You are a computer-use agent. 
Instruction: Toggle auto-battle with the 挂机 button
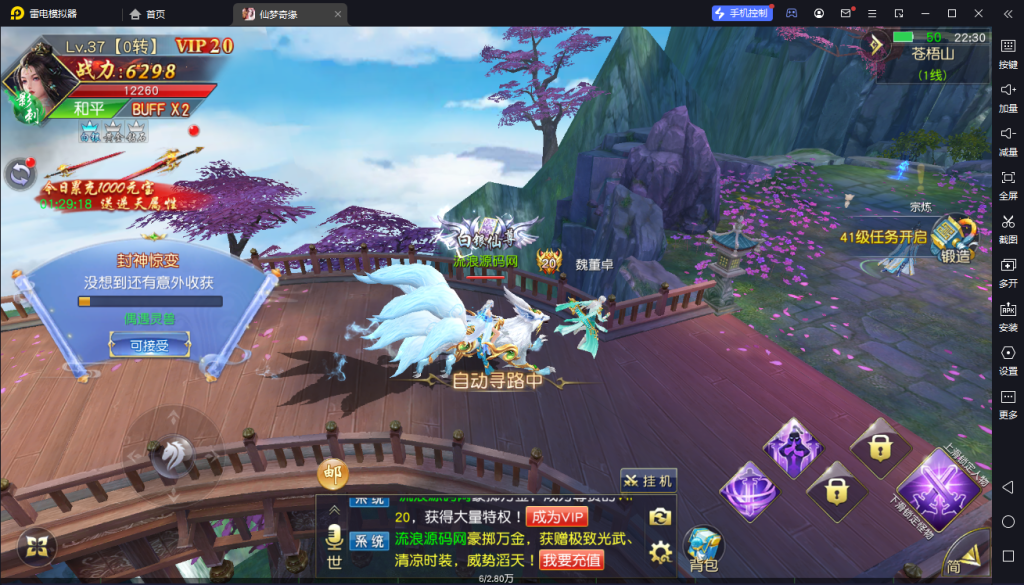648,481
